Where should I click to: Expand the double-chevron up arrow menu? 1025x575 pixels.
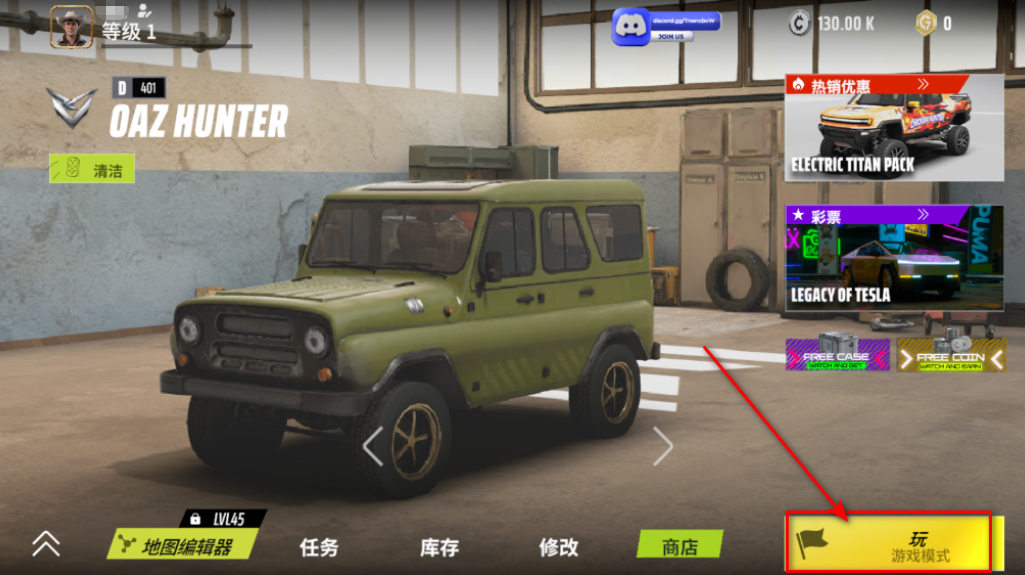(46, 543)
